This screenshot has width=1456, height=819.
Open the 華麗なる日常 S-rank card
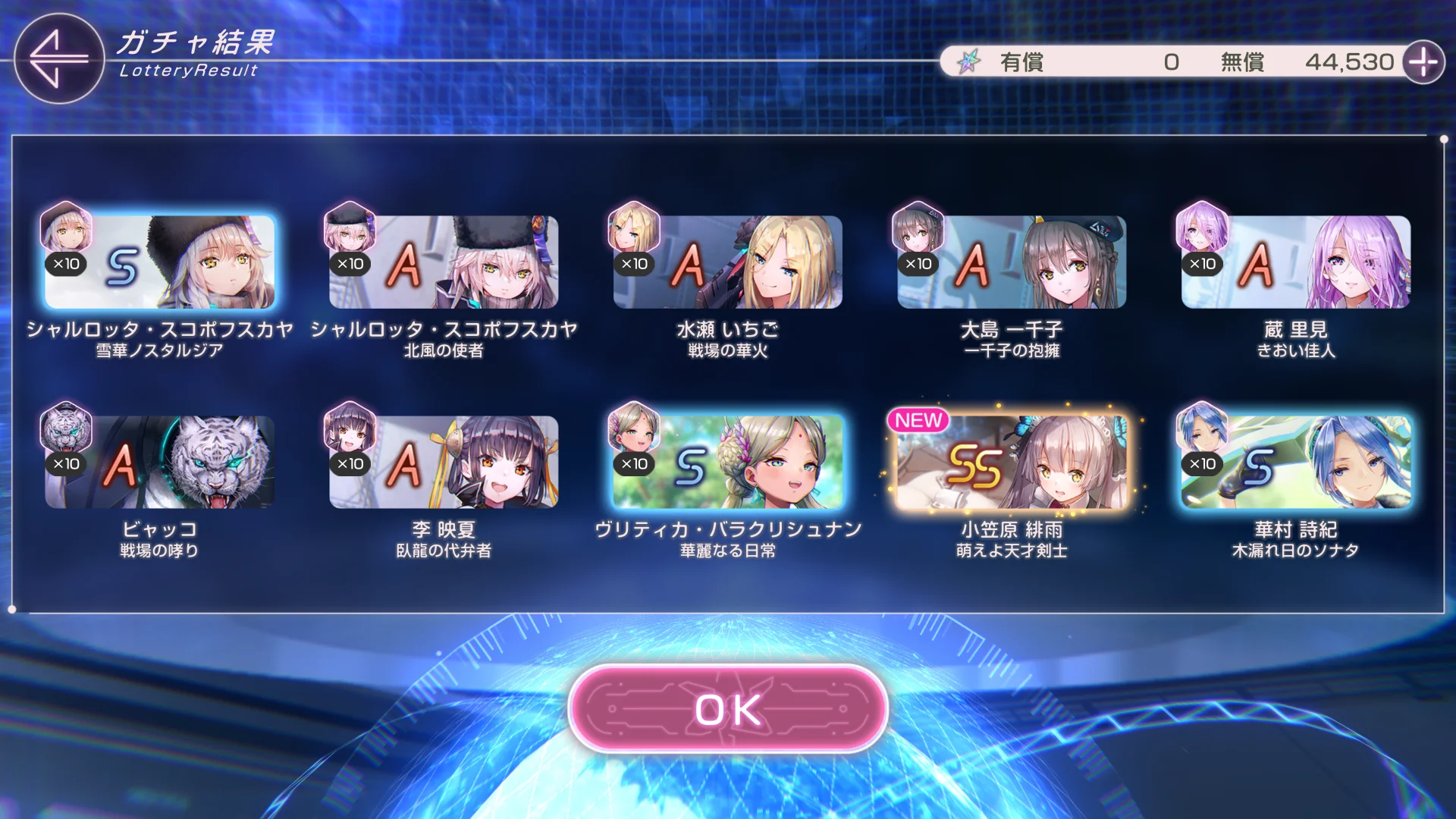pos(727,462)
